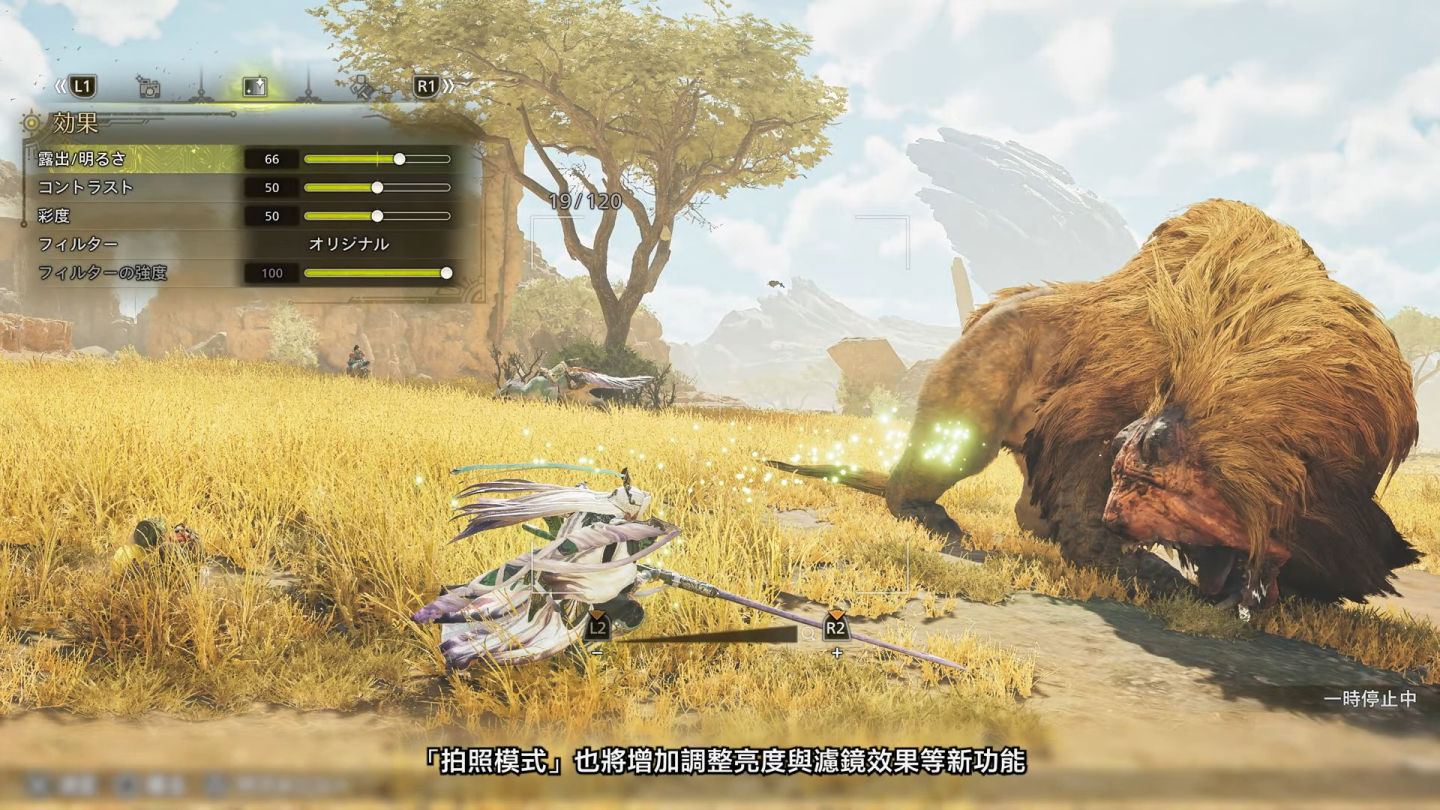
Task: Adjust the フィルターの強度 strength slider
Action: point(446,273)
